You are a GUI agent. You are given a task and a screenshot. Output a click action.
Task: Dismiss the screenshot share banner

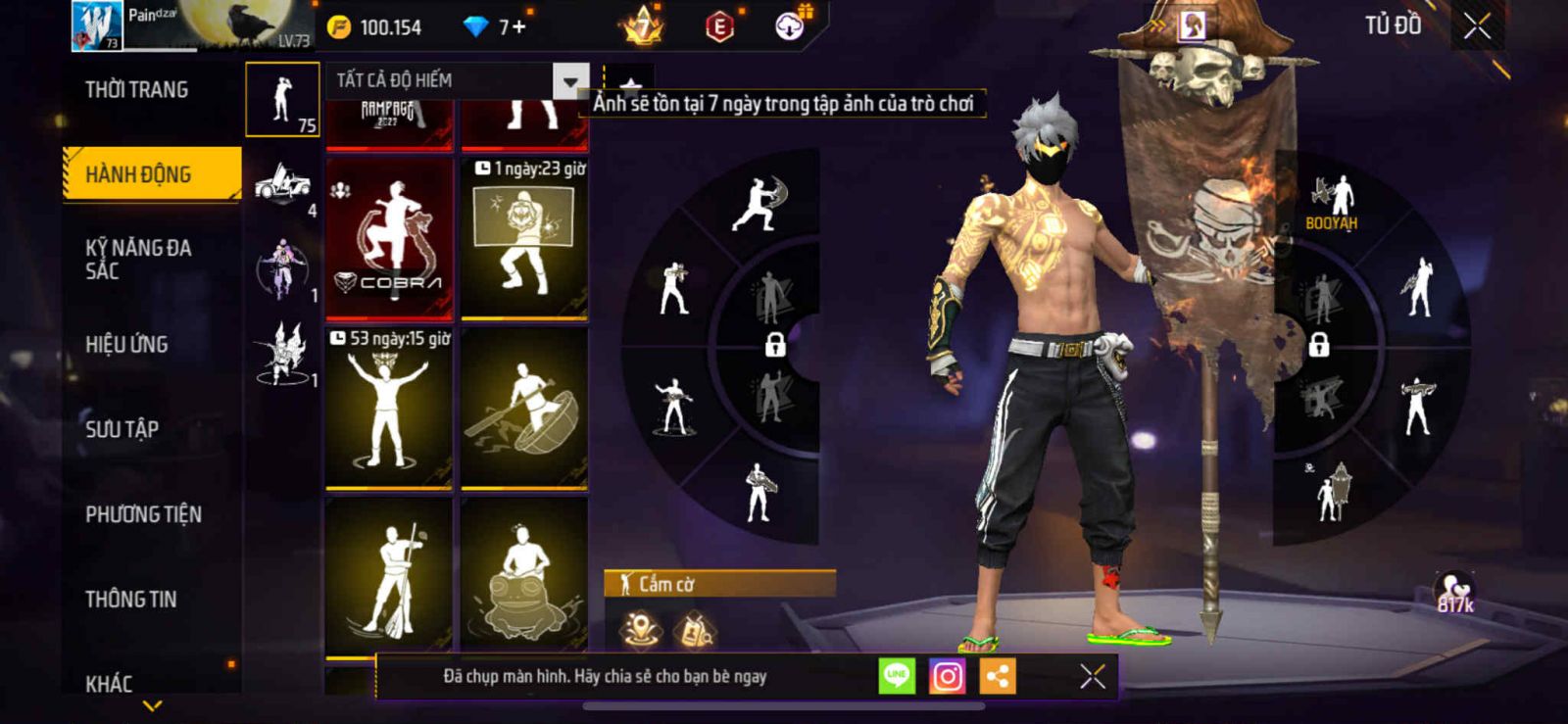point(1093,676)
